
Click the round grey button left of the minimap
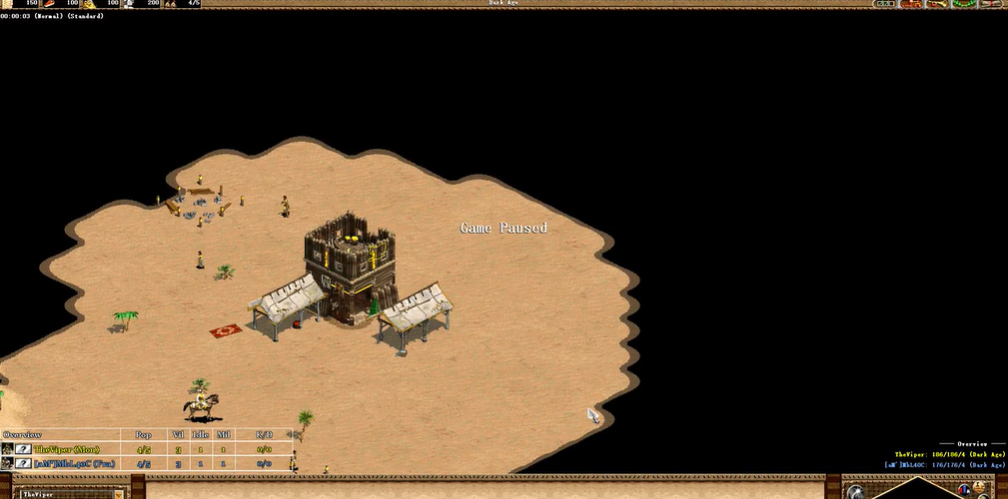pyautogui.click(x=856, y=492)
